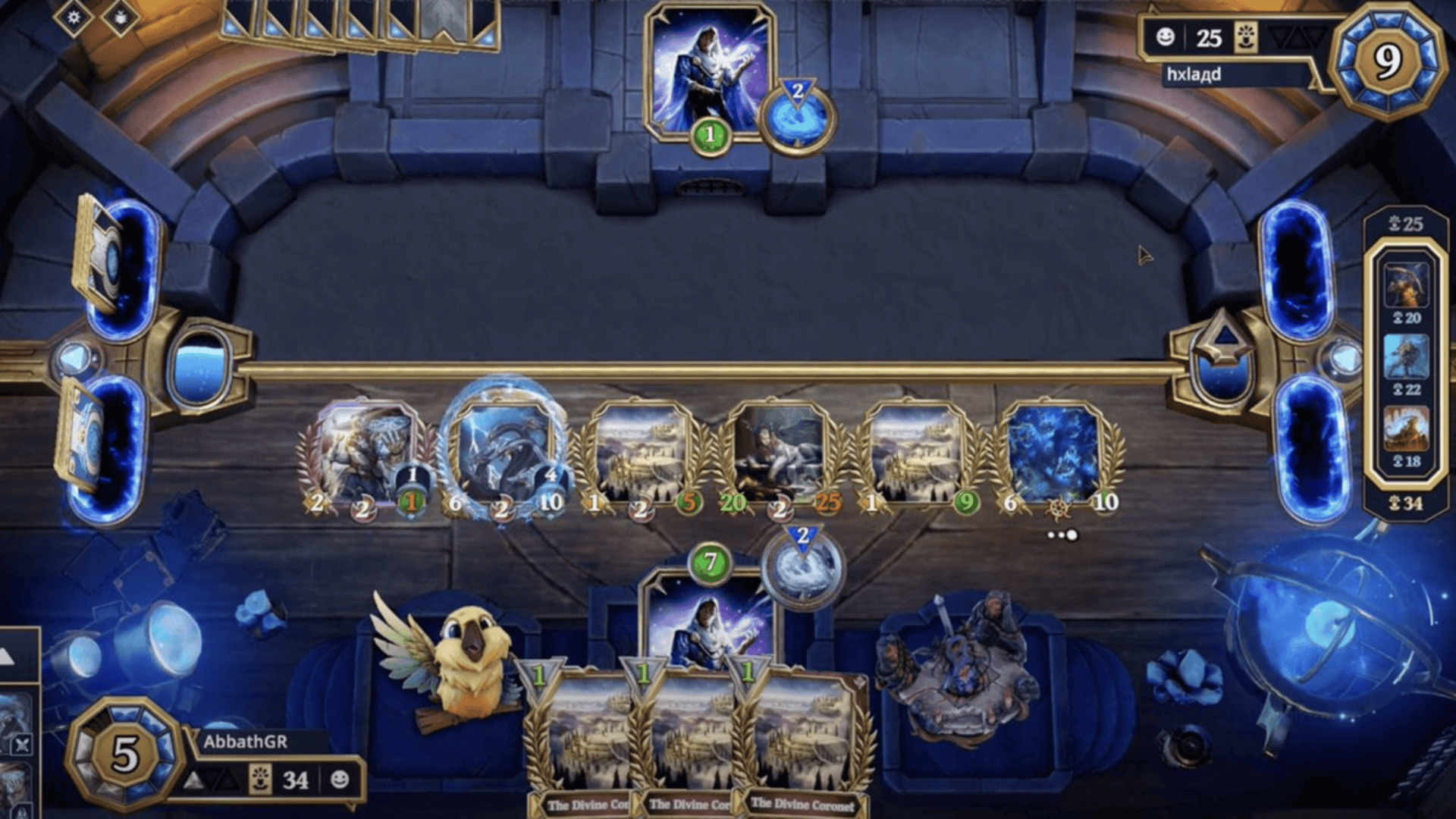Open the bug report icon
The image size is (1456, 819).
121,17
